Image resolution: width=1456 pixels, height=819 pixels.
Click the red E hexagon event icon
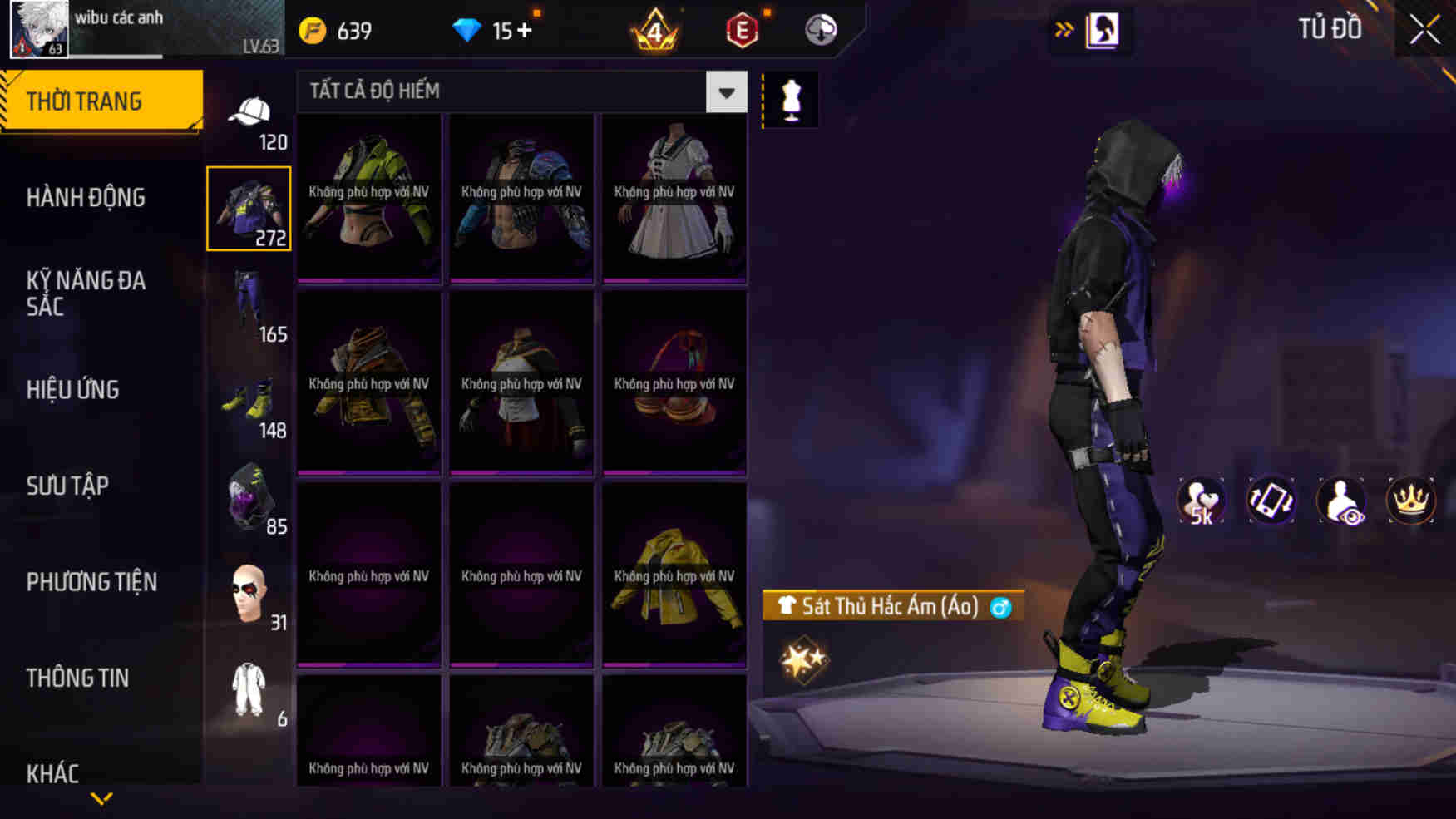pyautogui.click(x=743, y=30)
